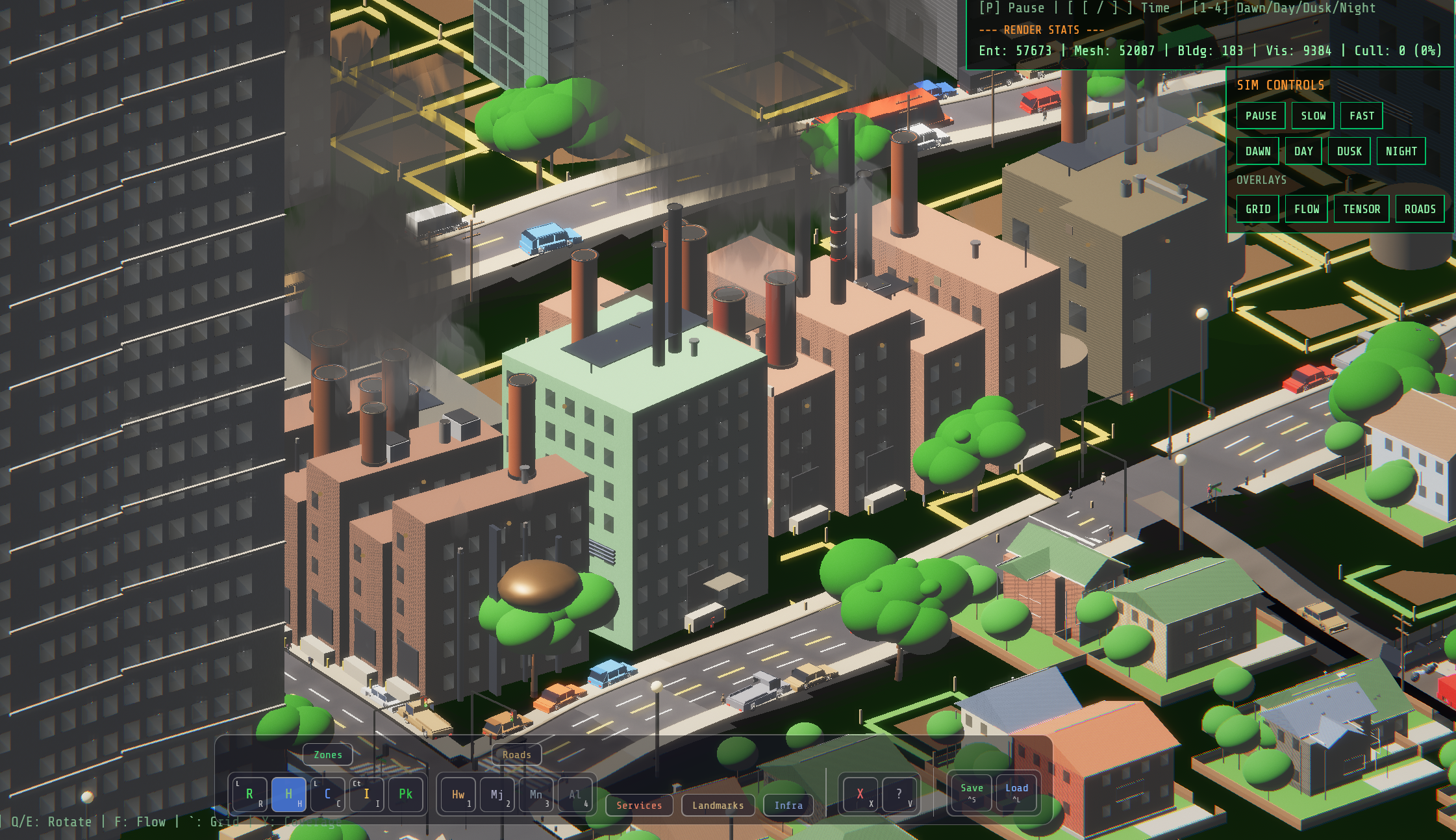This screenshot has width=1456, height=840.
Task: Enable the FLOW overlay
Action: [1306, 209]
